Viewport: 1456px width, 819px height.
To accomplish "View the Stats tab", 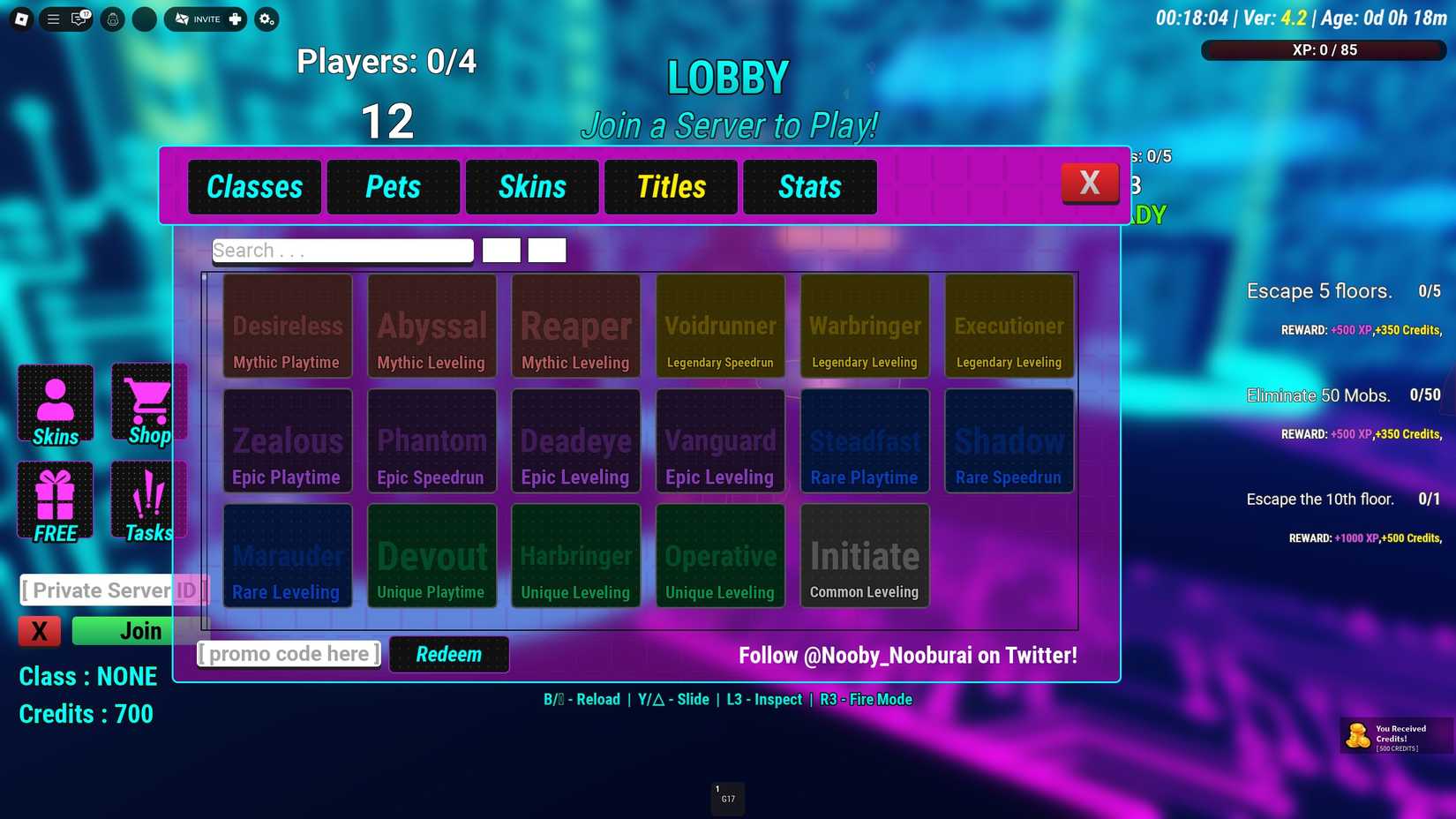I will pos(809,187).
